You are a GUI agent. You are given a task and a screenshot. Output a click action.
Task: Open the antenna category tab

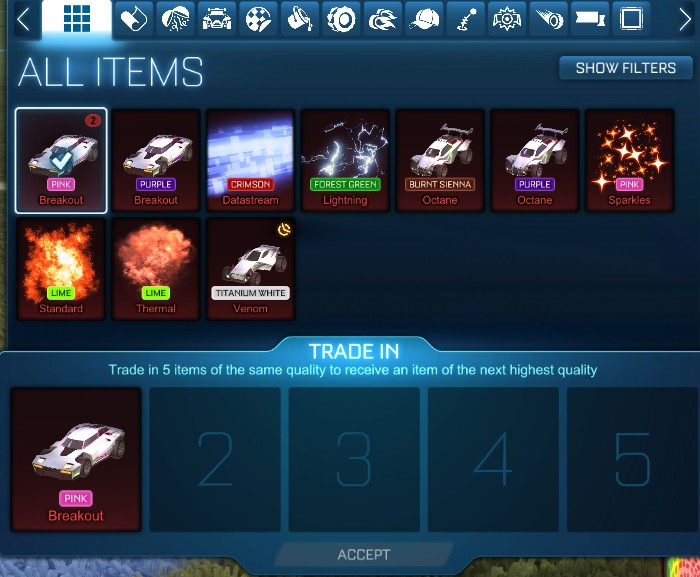pos(467,19)
